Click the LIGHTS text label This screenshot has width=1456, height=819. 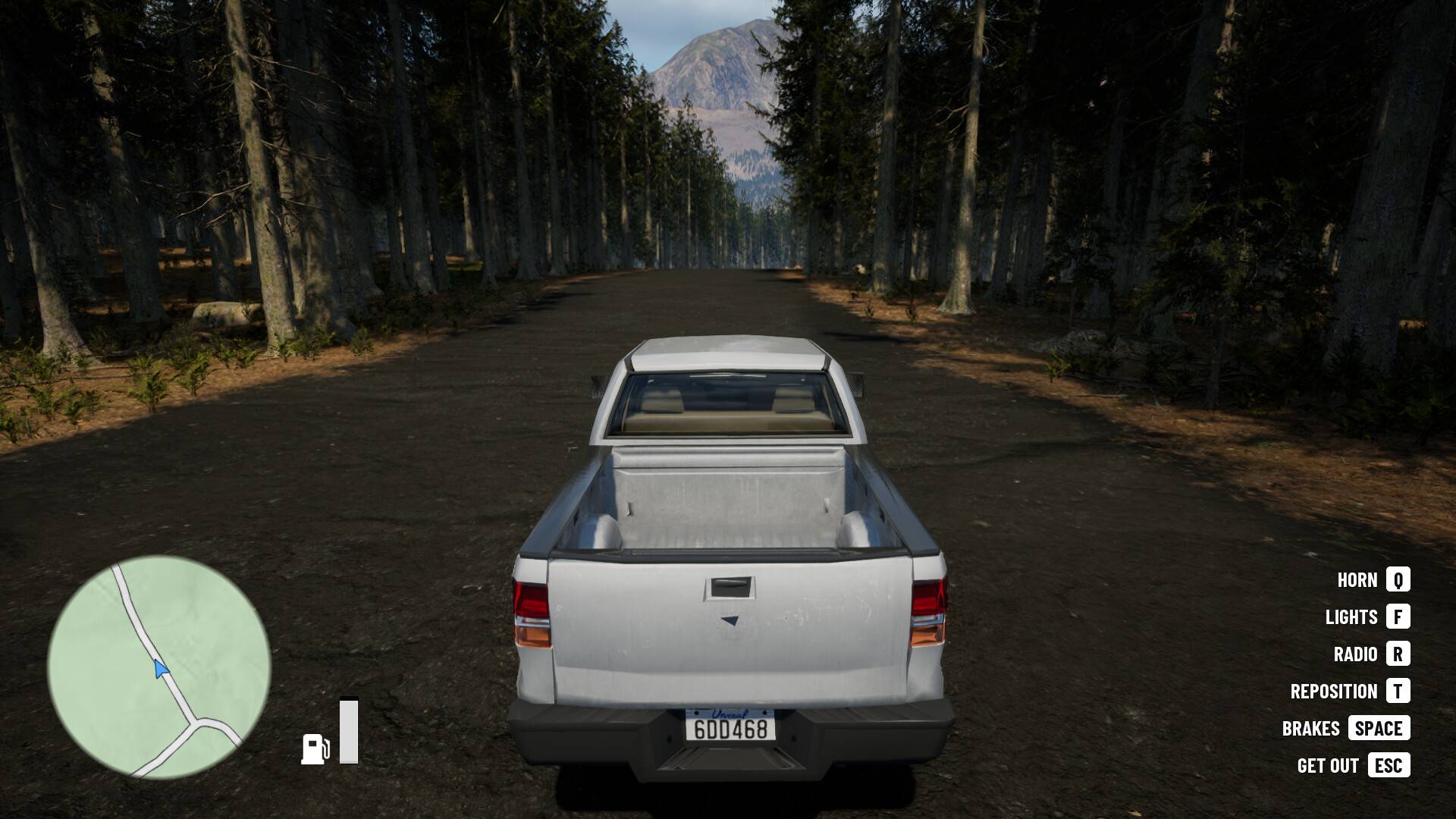tap(1352, 617)
